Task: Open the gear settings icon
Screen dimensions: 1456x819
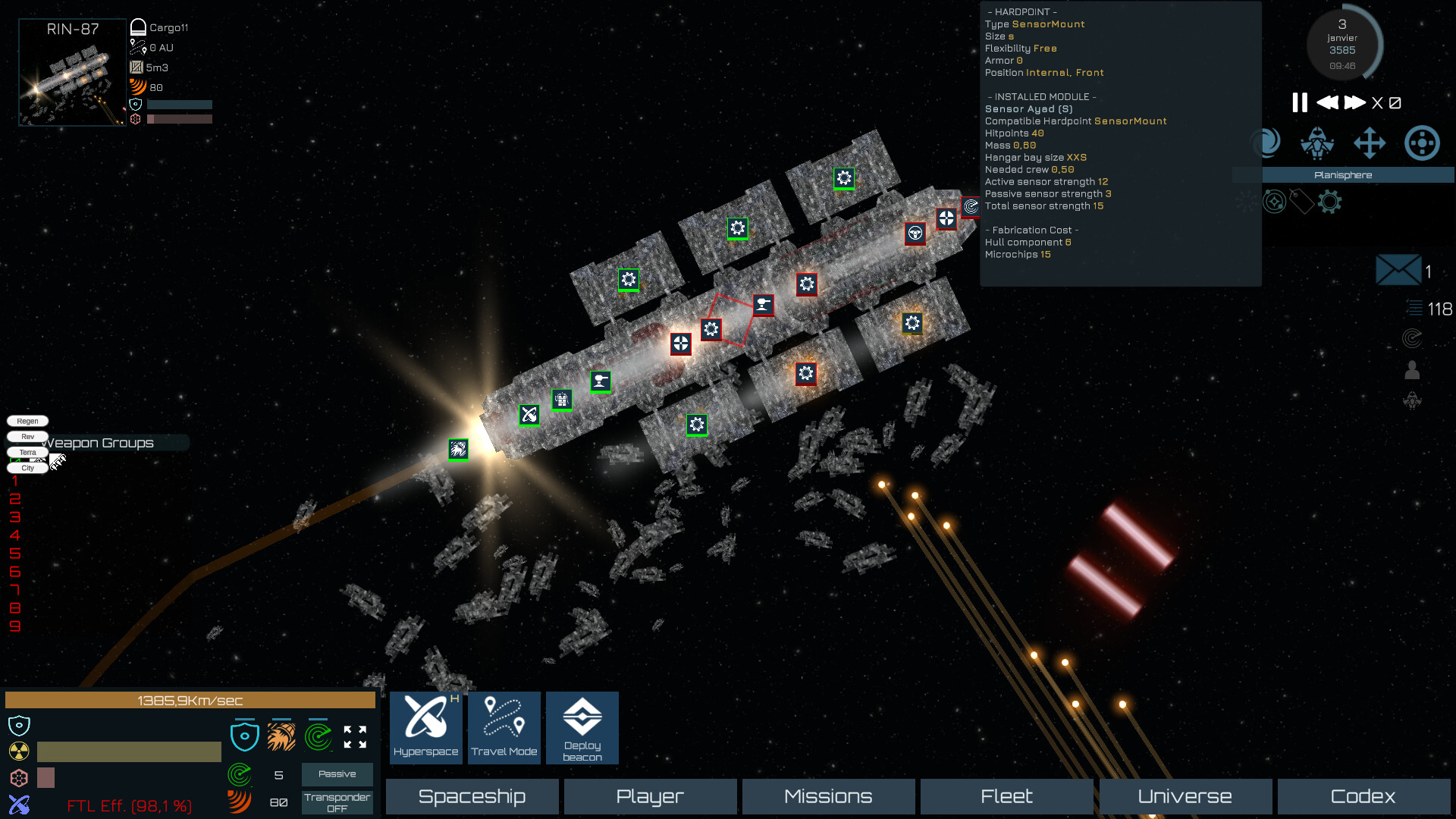Action: coord(1329,202)
